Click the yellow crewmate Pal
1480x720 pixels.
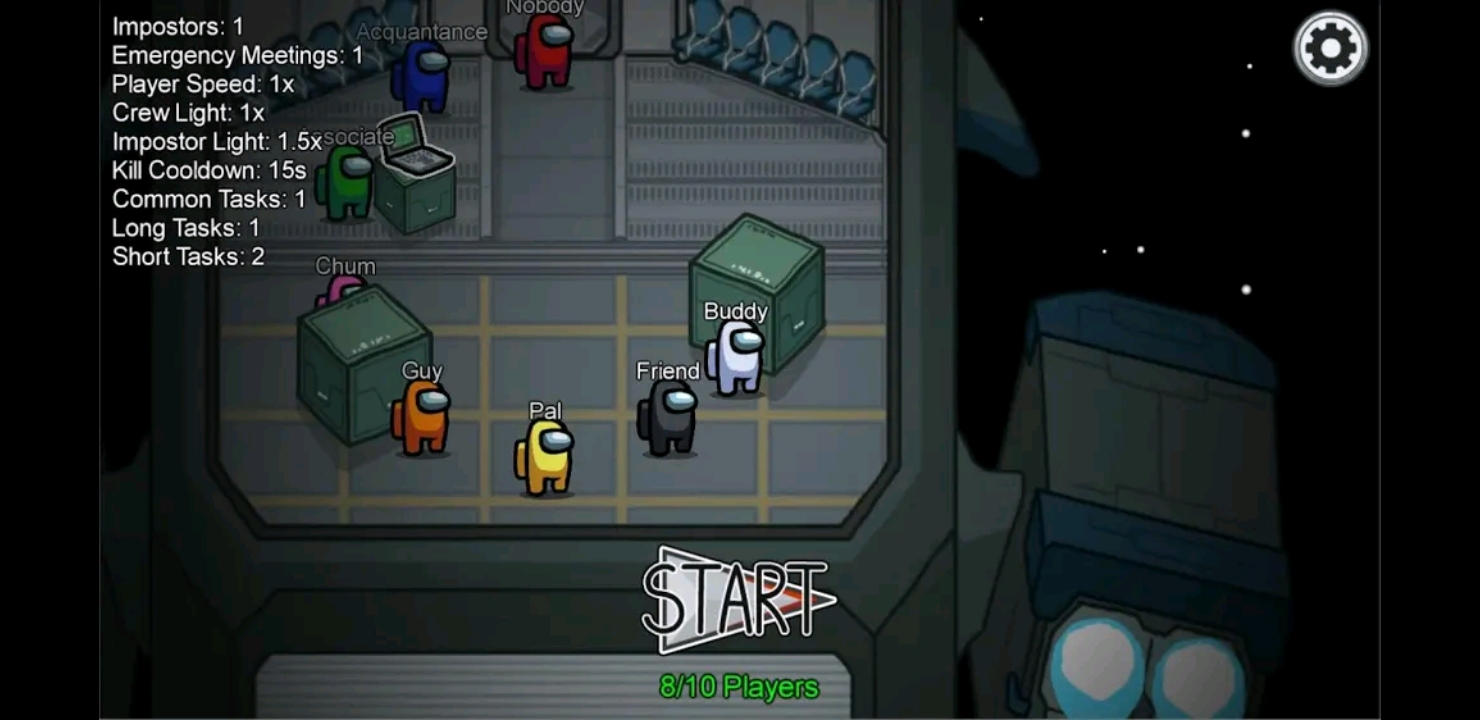point(542,455)
